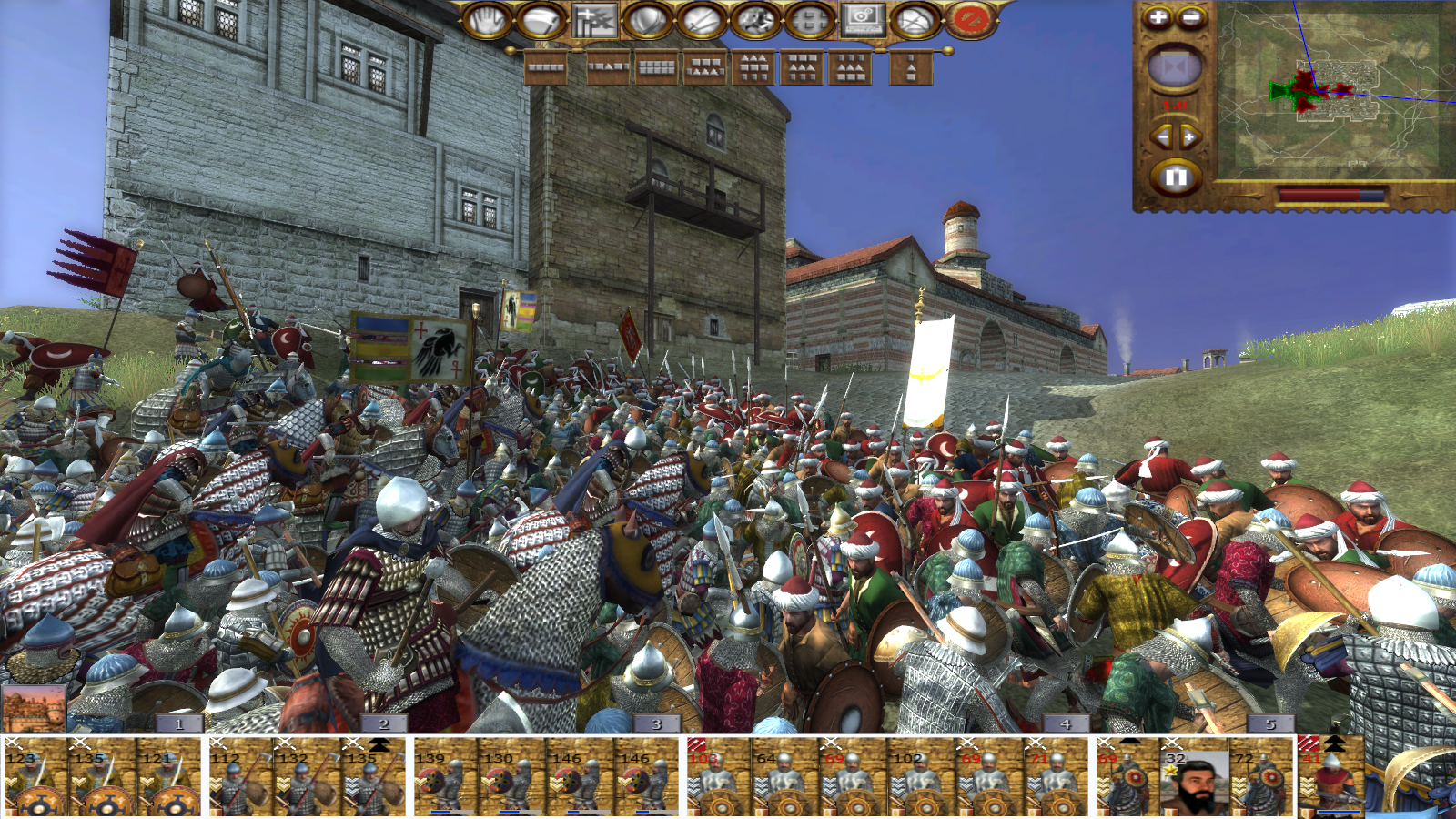
Task: Zoom in the minimap with plus button
Action: click(x=1158, y=17)
